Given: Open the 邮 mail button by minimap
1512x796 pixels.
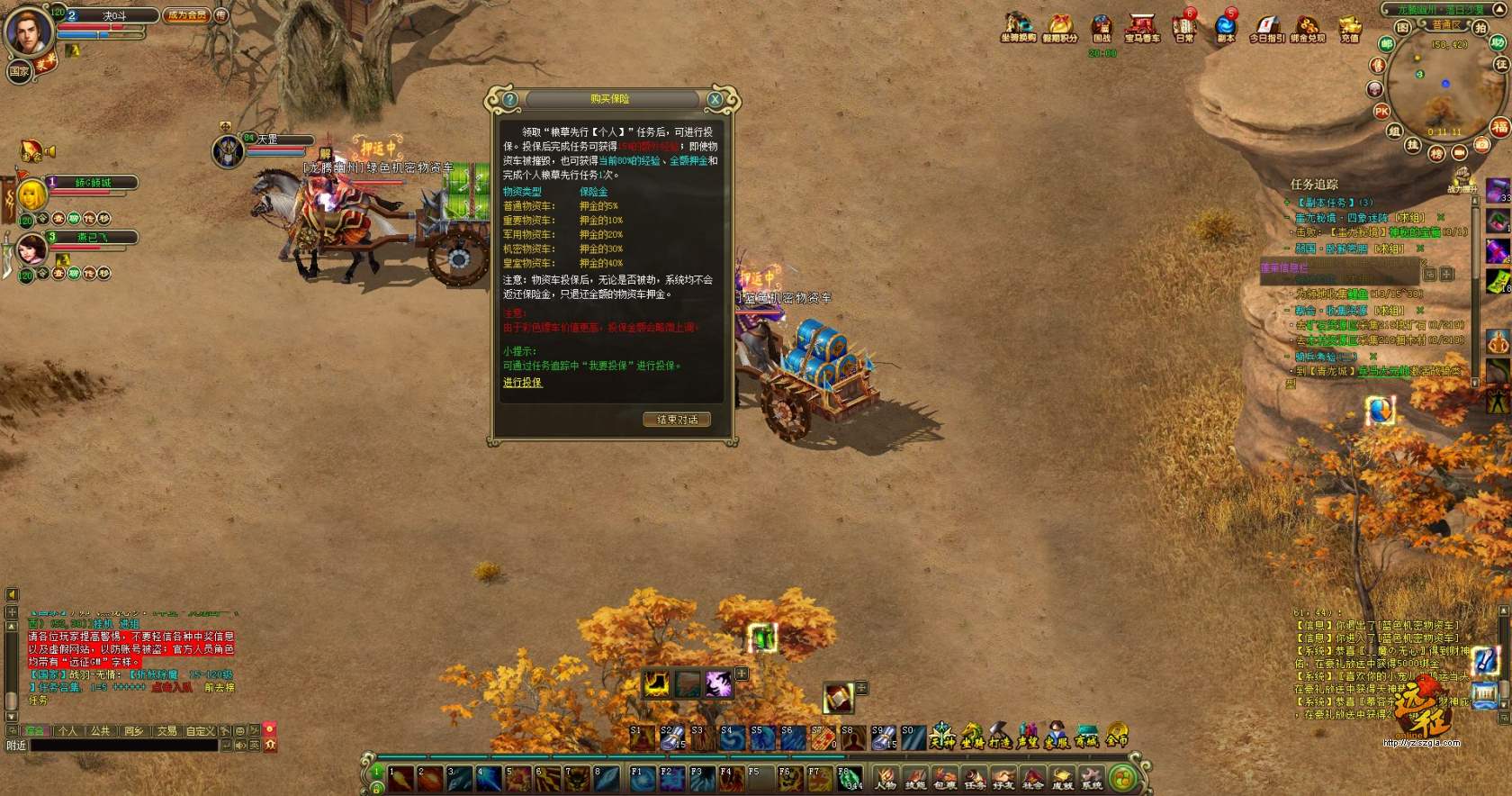Looking at the screenshot, I should click(1387, 44).
